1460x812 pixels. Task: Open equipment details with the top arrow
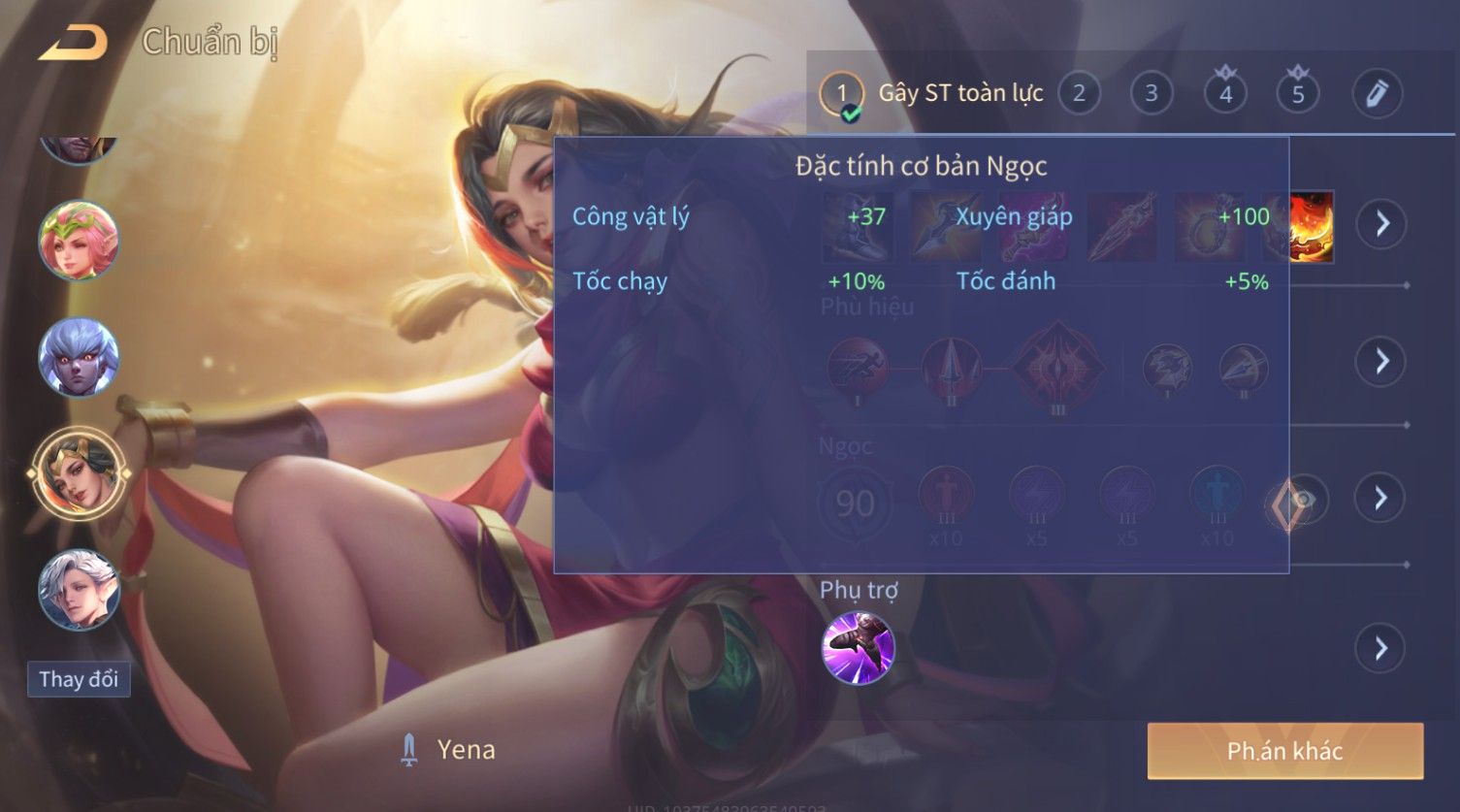click(1380, 224)
